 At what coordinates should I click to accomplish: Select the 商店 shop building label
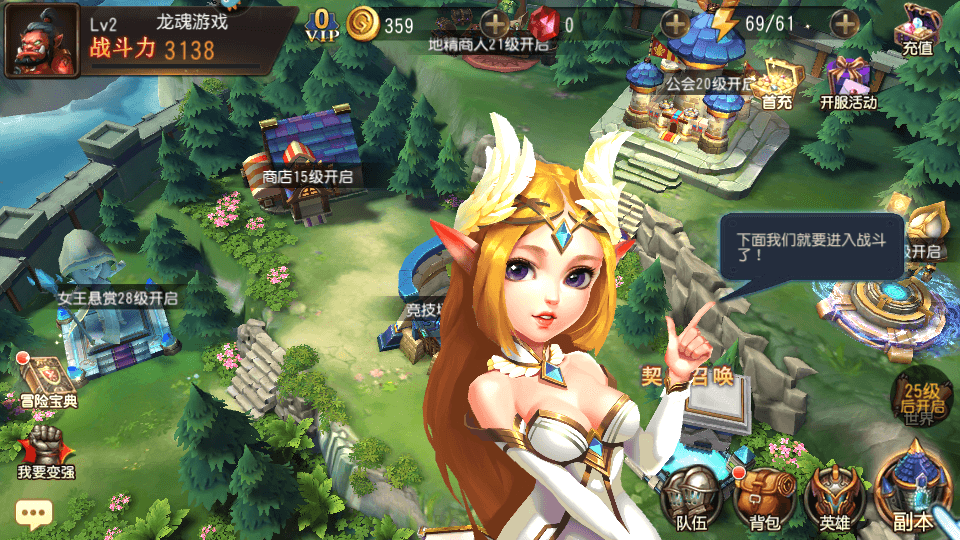click(x=307, y=177)
